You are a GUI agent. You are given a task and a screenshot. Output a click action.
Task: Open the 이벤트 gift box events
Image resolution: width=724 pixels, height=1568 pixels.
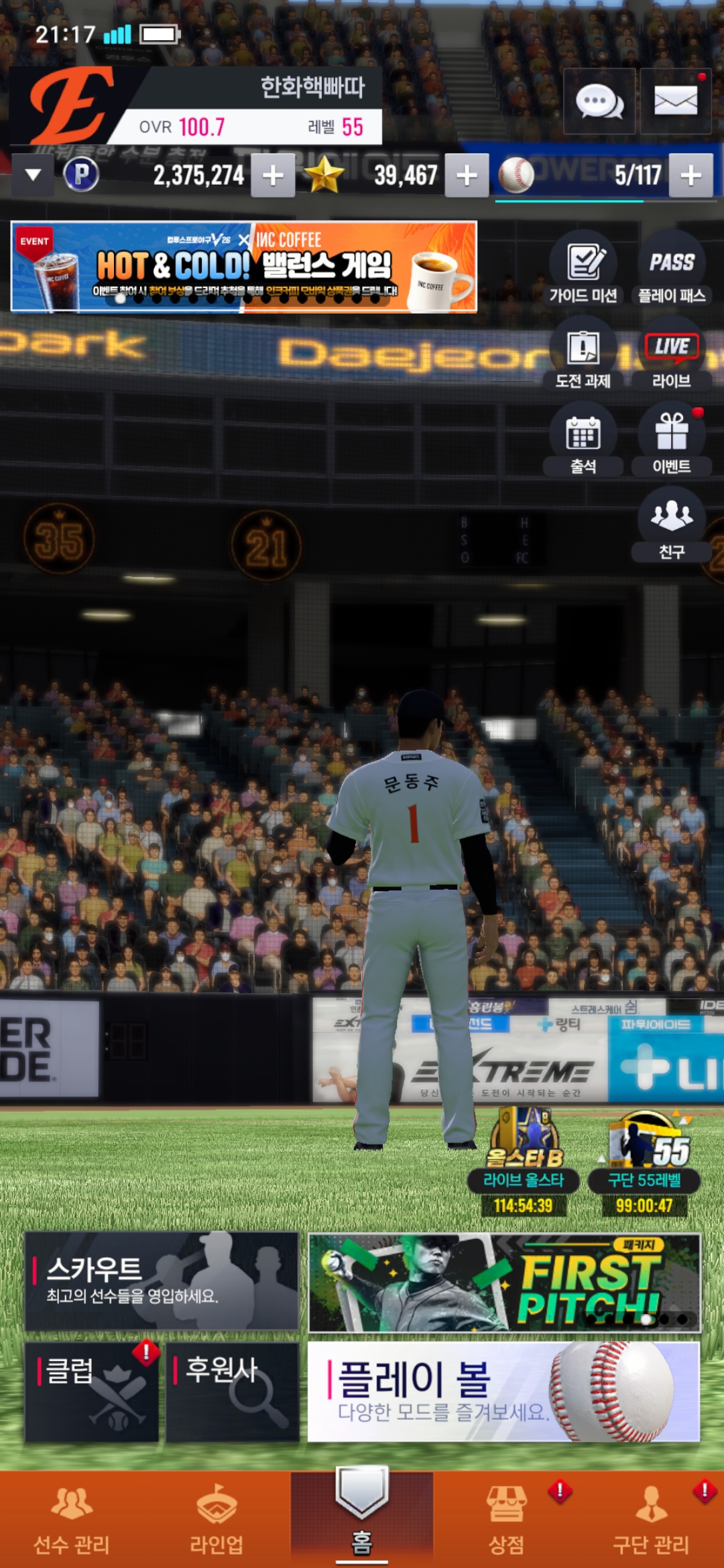pos(672,441)
